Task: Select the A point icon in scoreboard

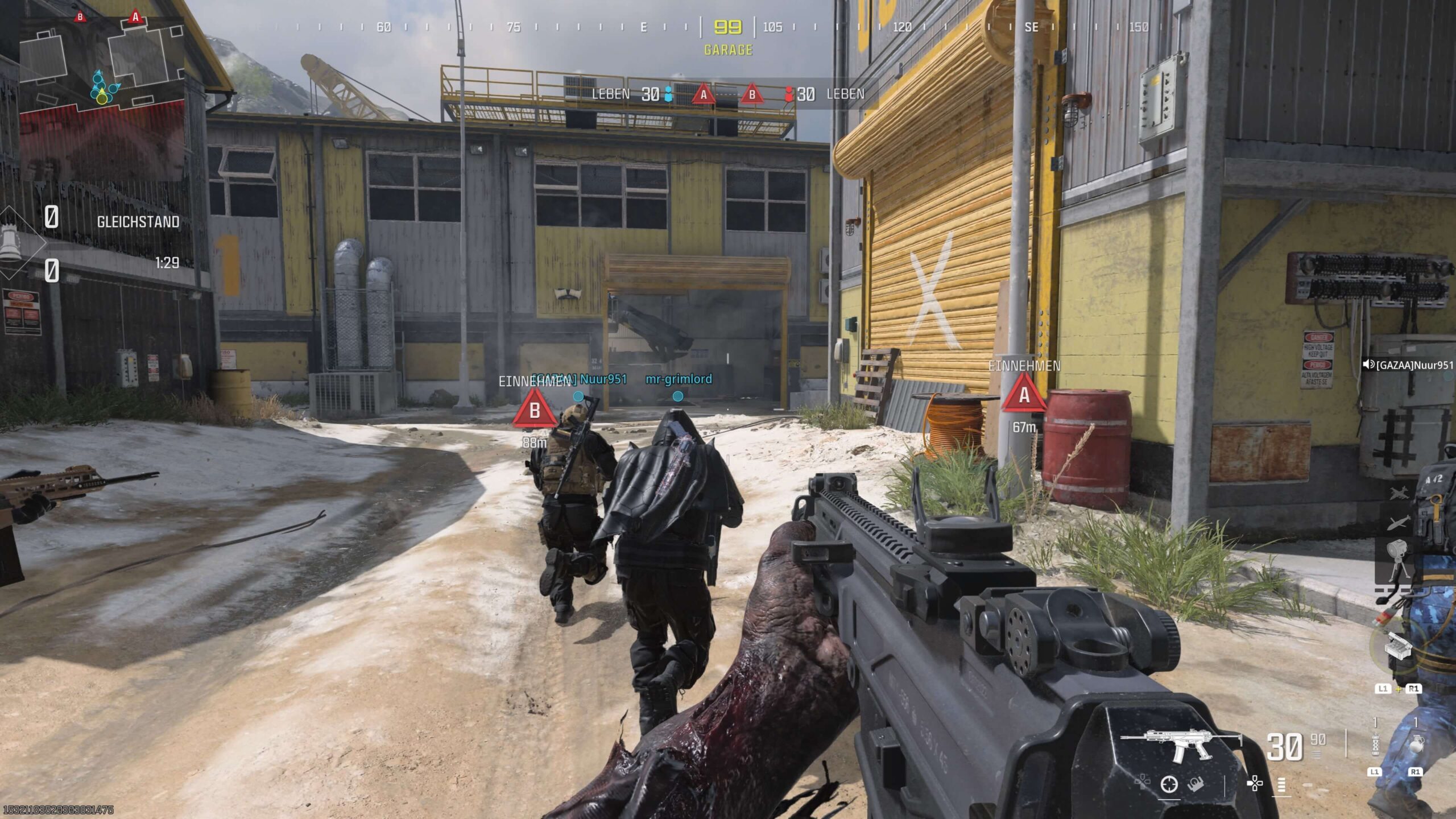Action: pyautogui.click(x=704, y=94)
